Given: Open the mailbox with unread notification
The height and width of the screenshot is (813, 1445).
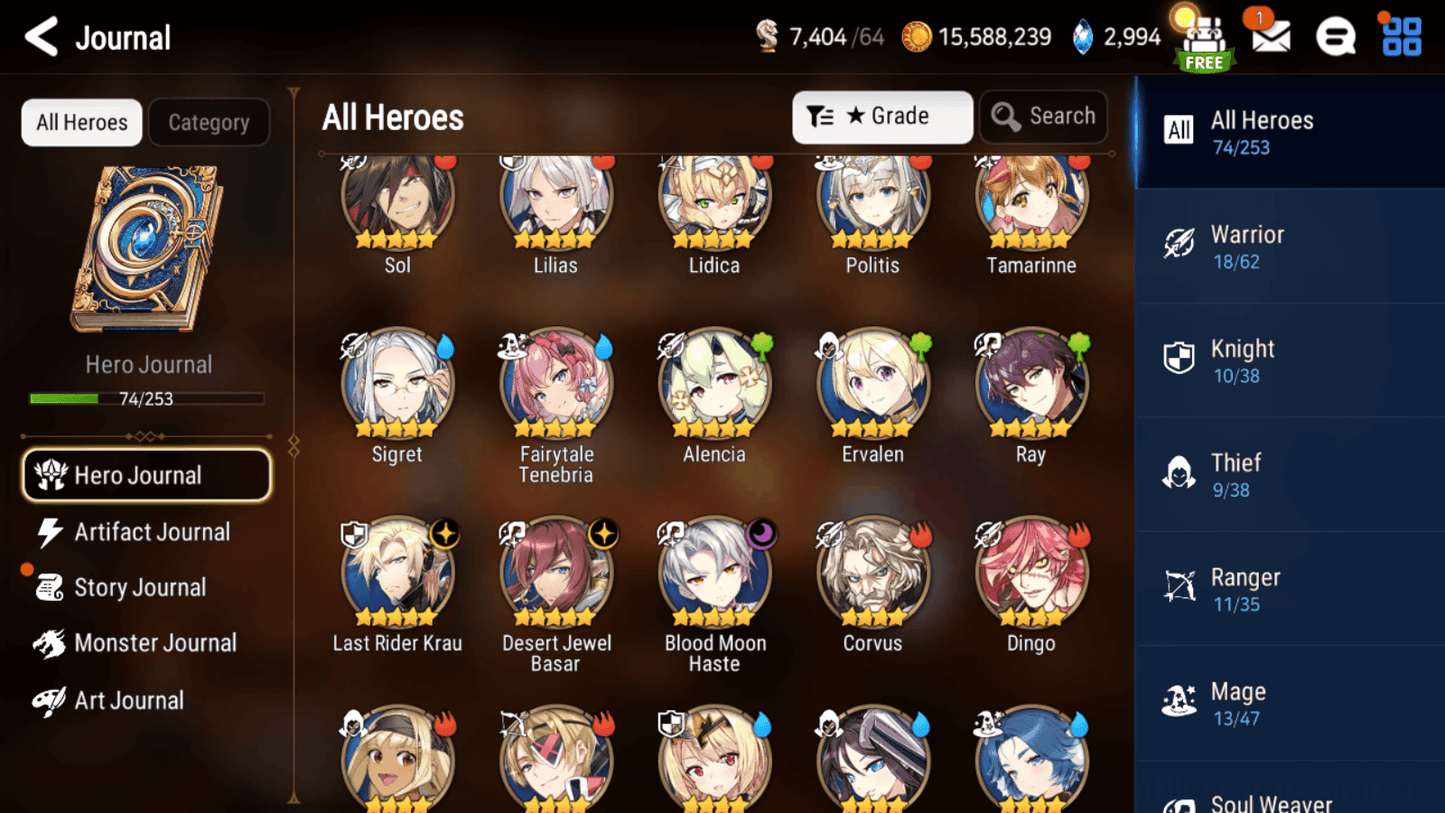Looking at the screenshot, I should [1269, 36].
